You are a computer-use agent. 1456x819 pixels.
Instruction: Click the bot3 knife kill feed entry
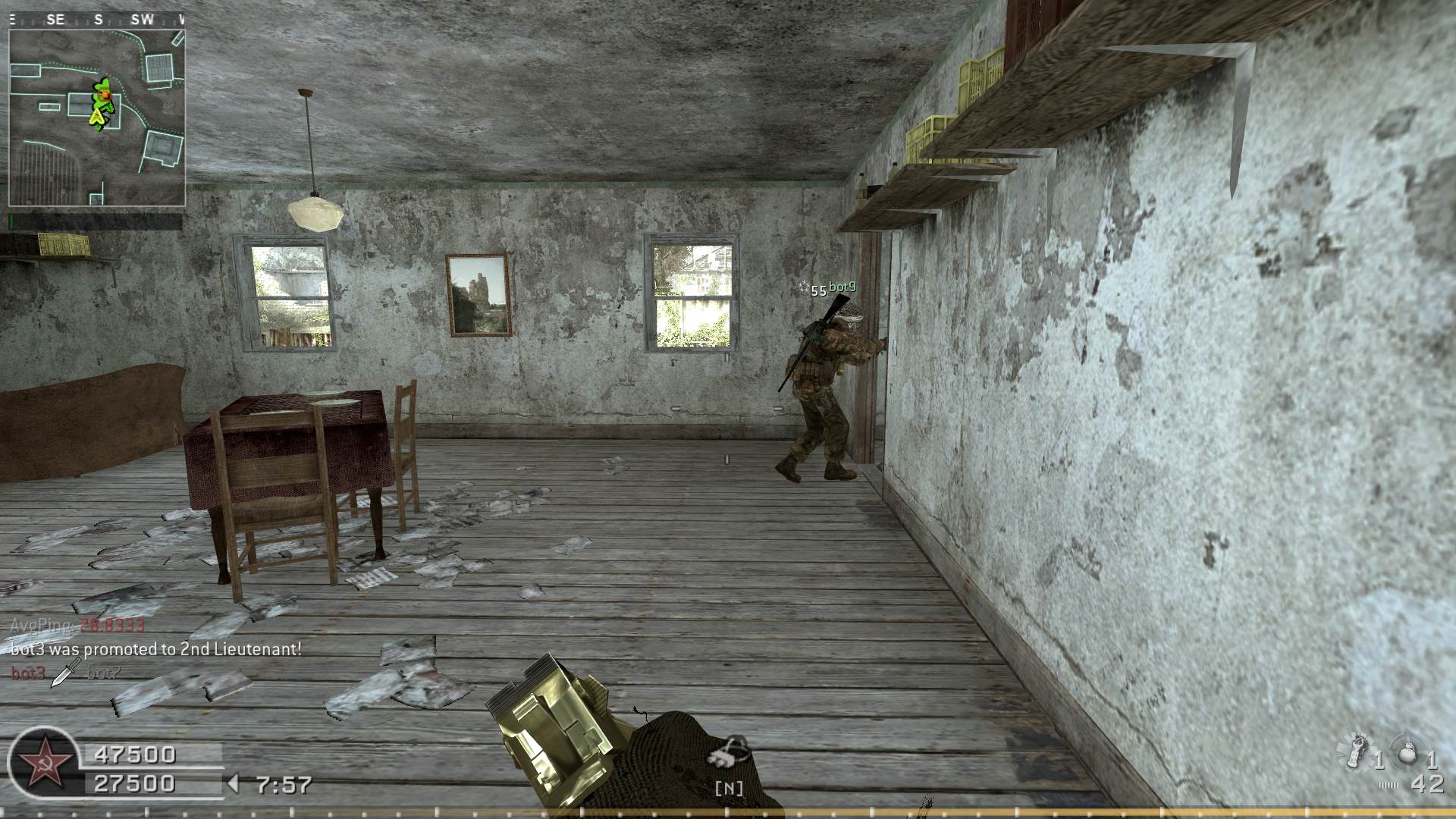coord(65,673)
